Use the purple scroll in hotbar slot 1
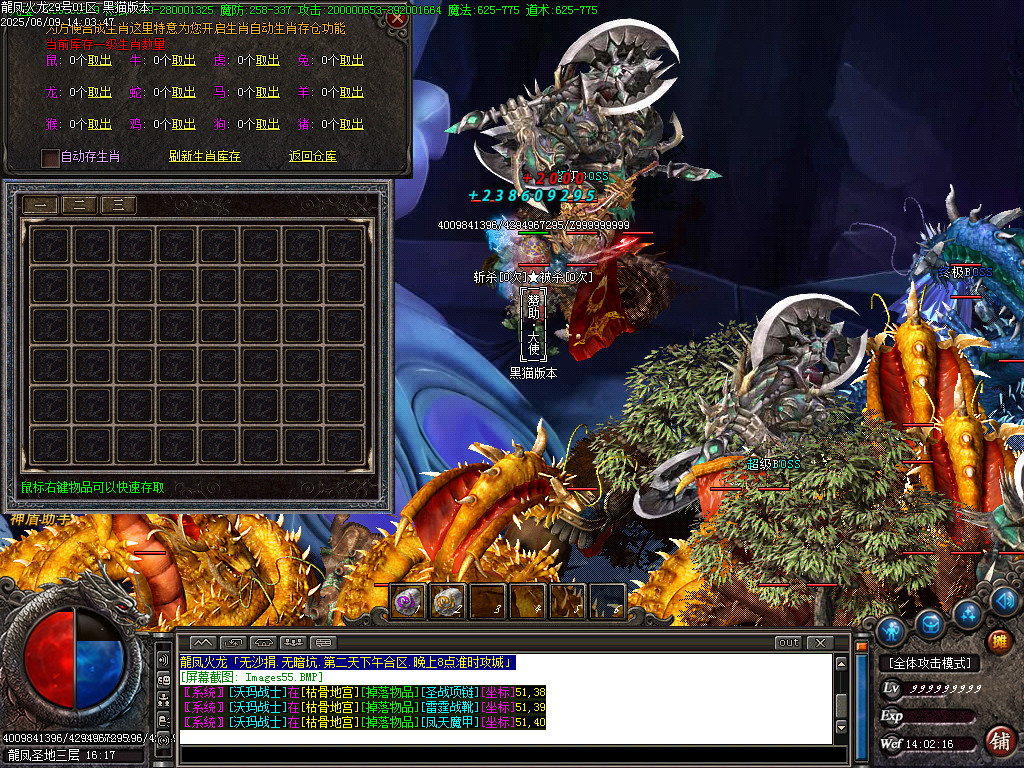Image resolution: width=1024 pixels, height=768 pixels. [407, 602]
